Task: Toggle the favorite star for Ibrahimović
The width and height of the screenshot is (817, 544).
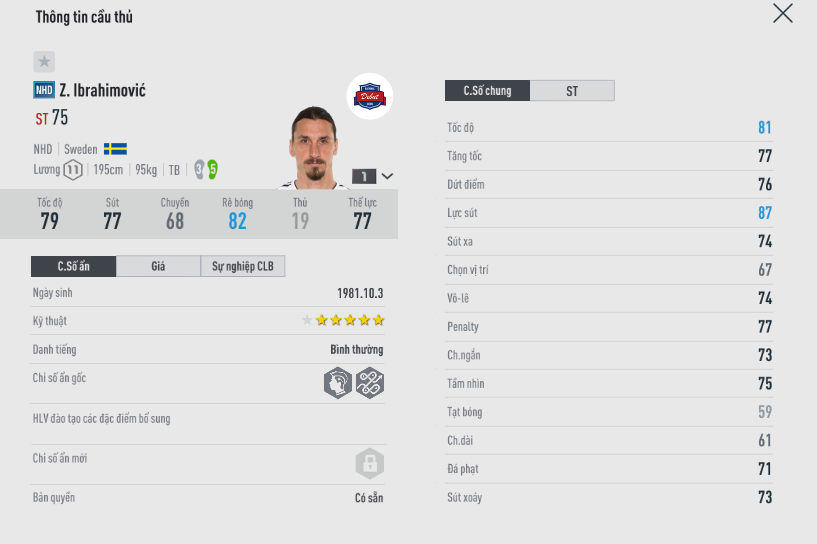Action: tap(44, 61)
